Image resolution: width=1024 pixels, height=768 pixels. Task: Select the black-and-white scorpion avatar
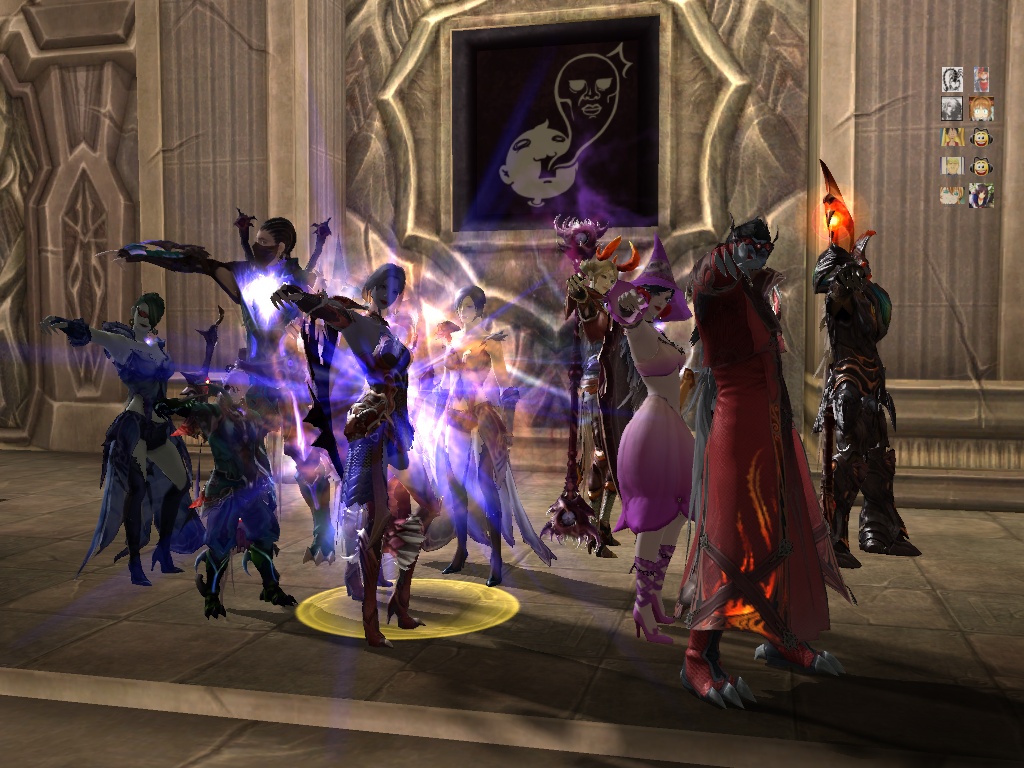[952, 79]
